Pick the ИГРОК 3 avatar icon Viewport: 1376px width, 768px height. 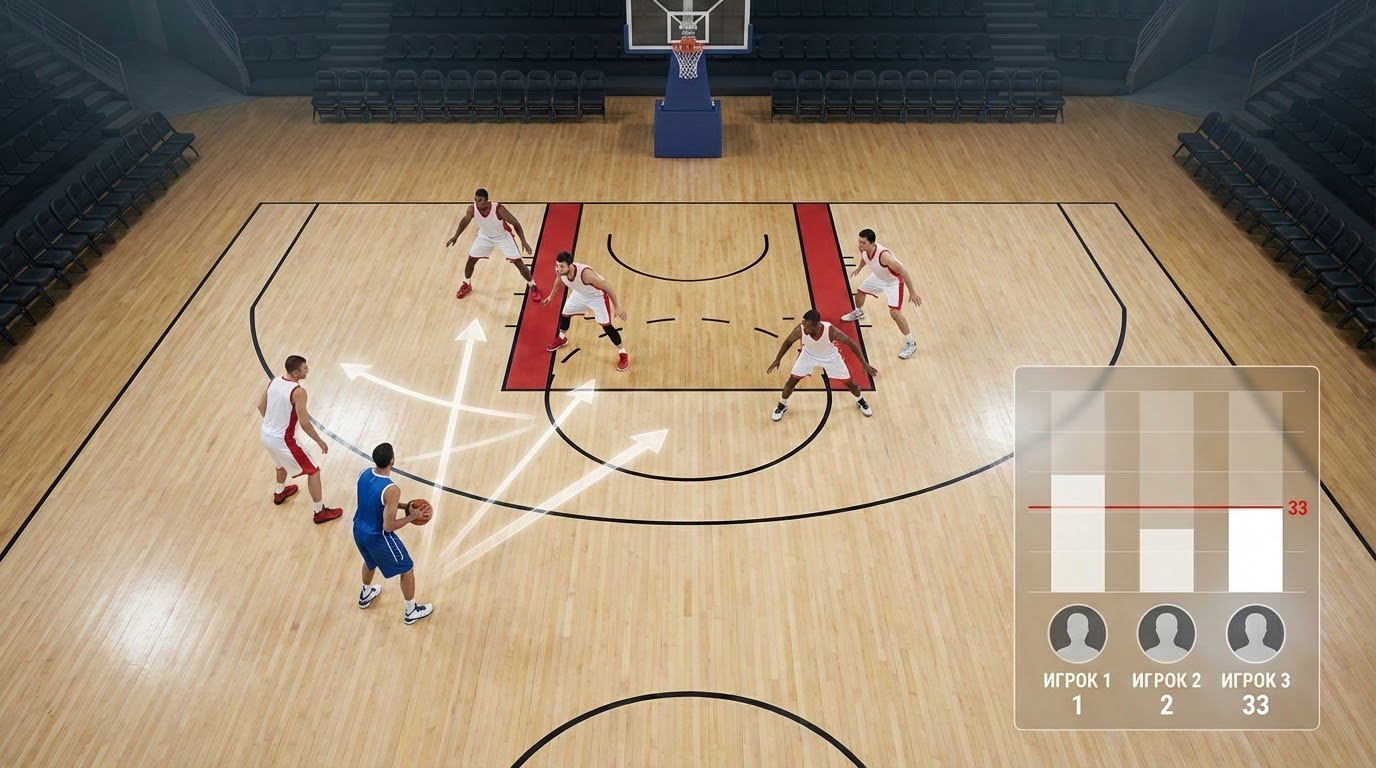pyautogui.click(x=1255, y=634)
